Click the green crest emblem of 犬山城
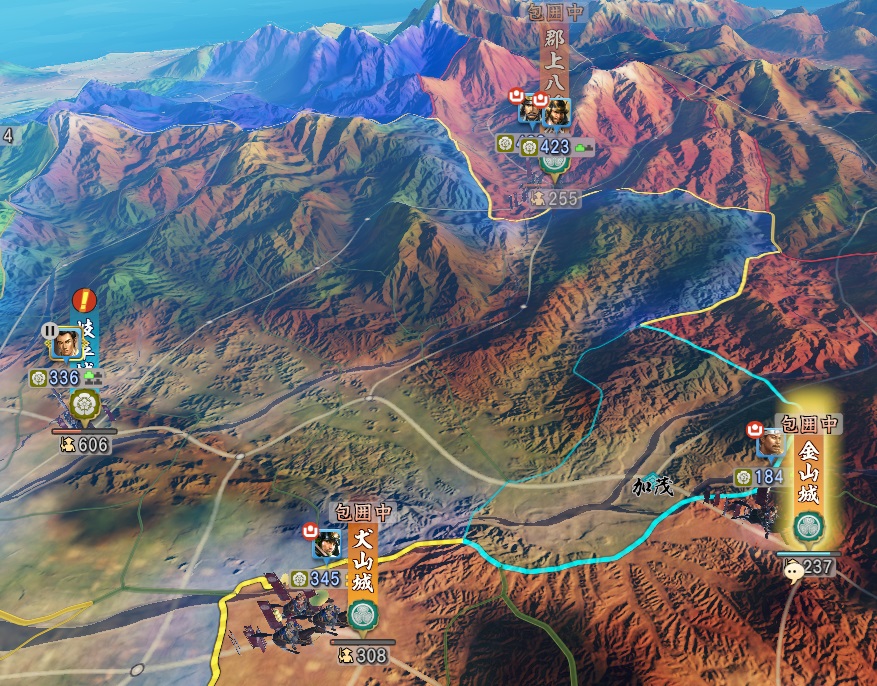Screen dimensions: 877x686 coord(362,616)
